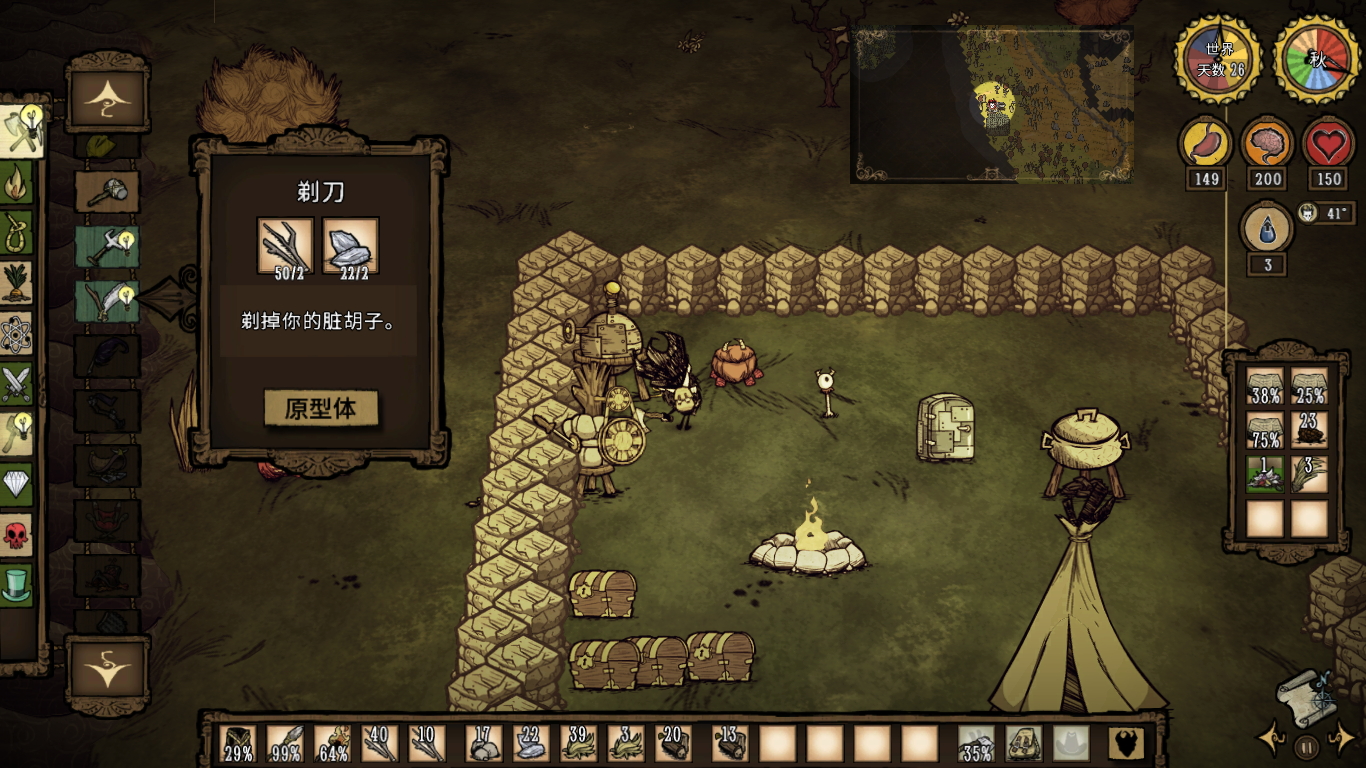The height and width of the screenshot is (768, 1366).
Task: Select the razor recipe in crafting list
Action: (106, 301)
